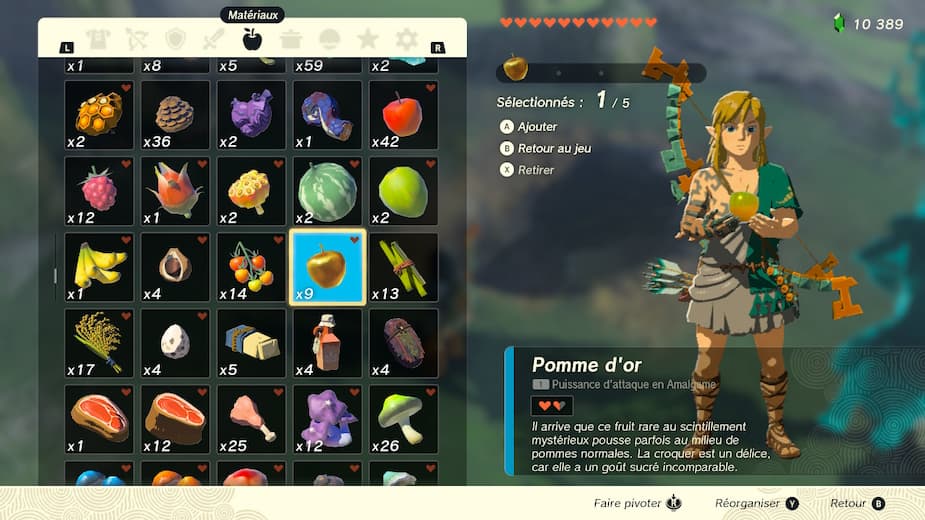The height and width of the screenshot is (520, 925).
Task: Pick the spotted egg slot
Action: [175, 342]
